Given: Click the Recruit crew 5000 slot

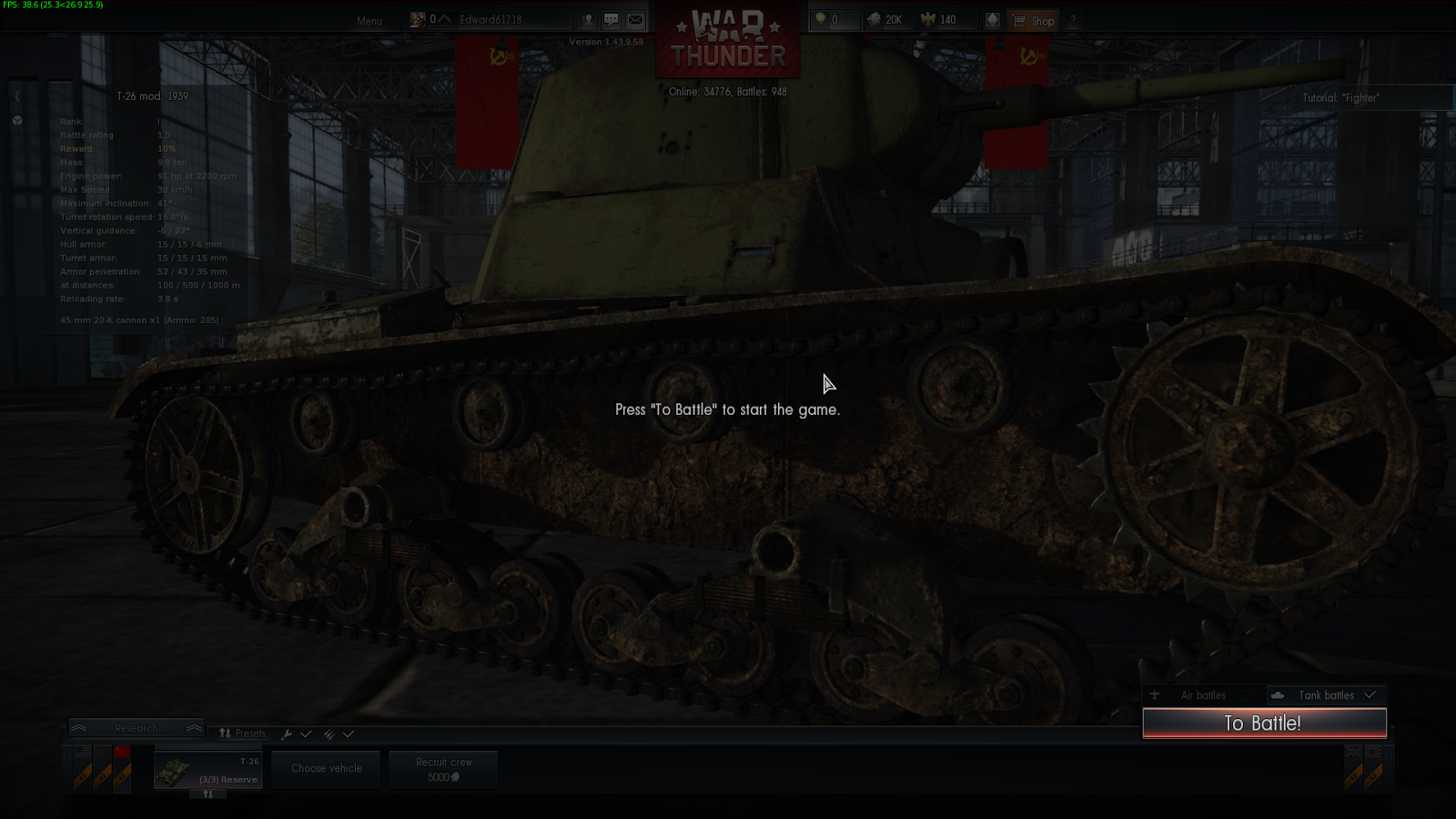Looking at the screenshot, I should click(443, 768).
